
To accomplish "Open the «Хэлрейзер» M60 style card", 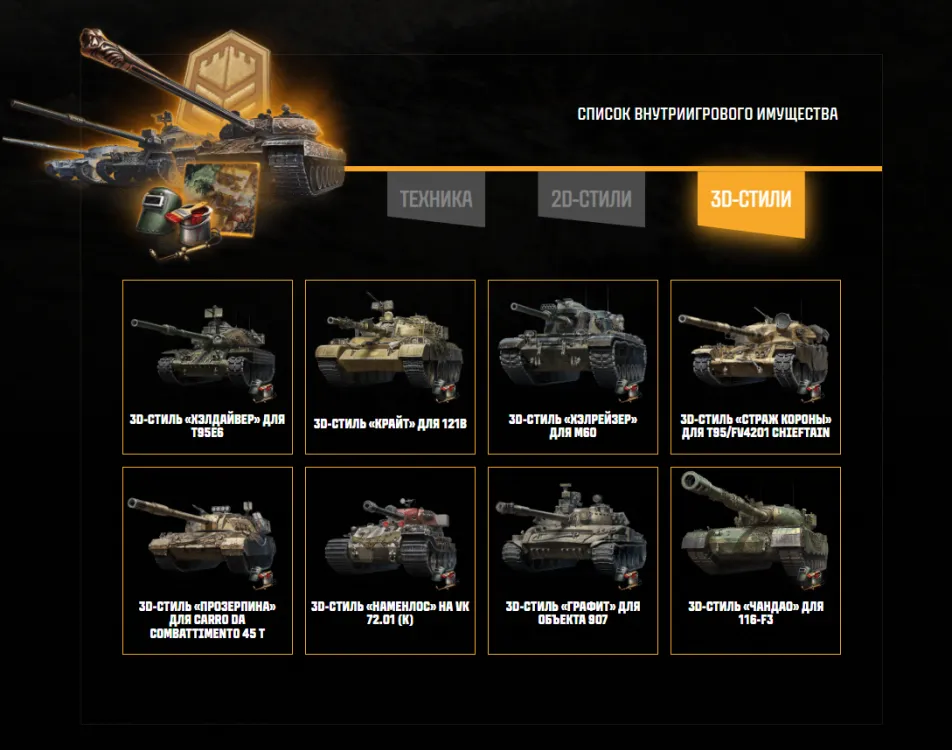I will [x=573, y=367].
